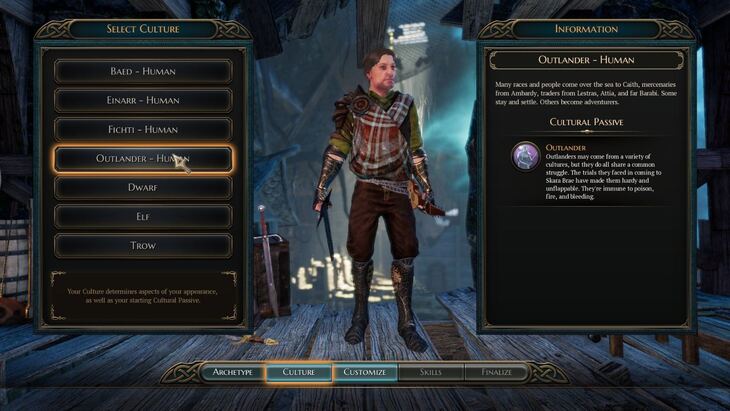Pick the Trow culture
Screen dimensions: 730x411
click(143, 245)
